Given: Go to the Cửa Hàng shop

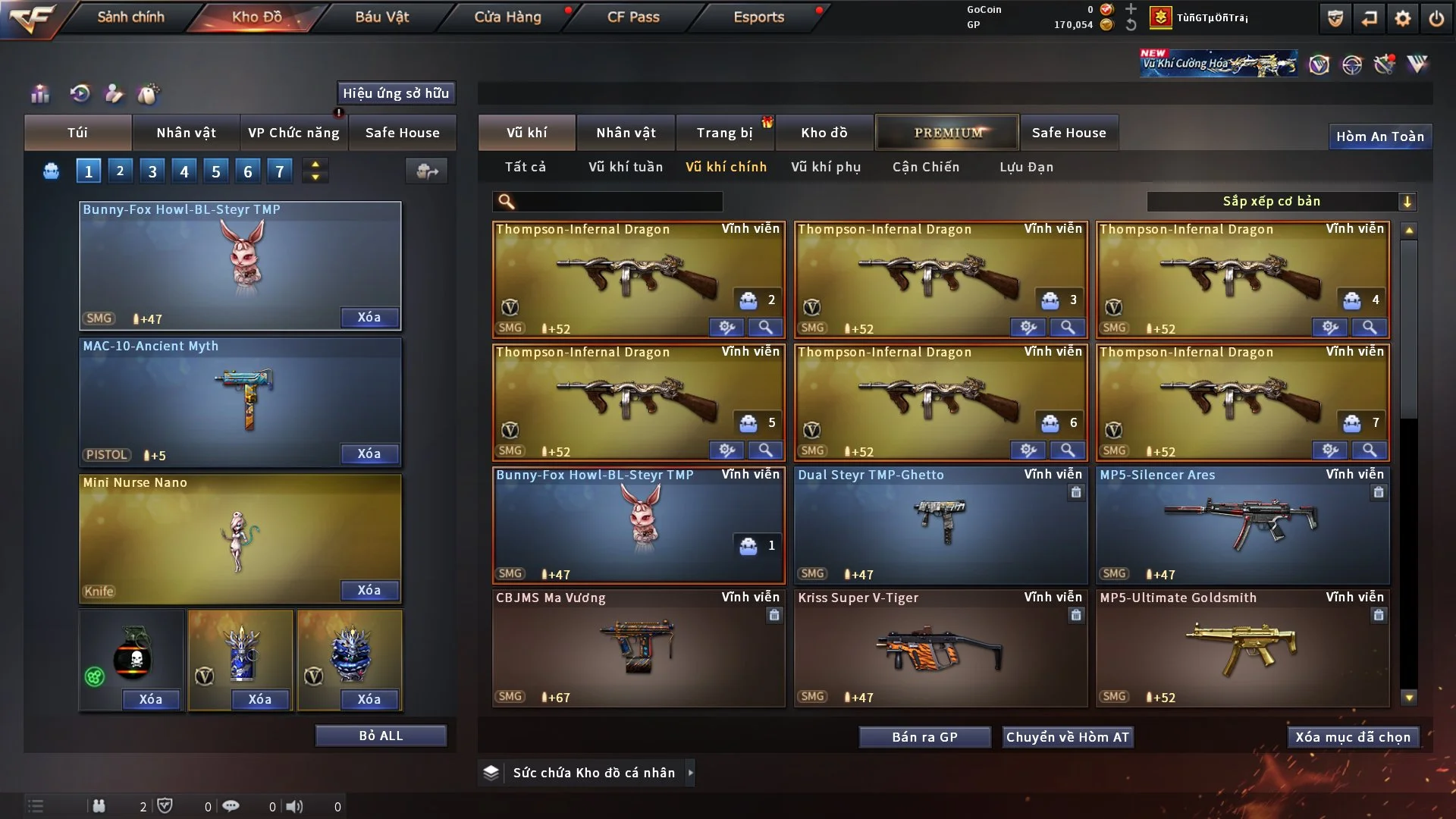Looking at the screenshot, I should (507, 17).
